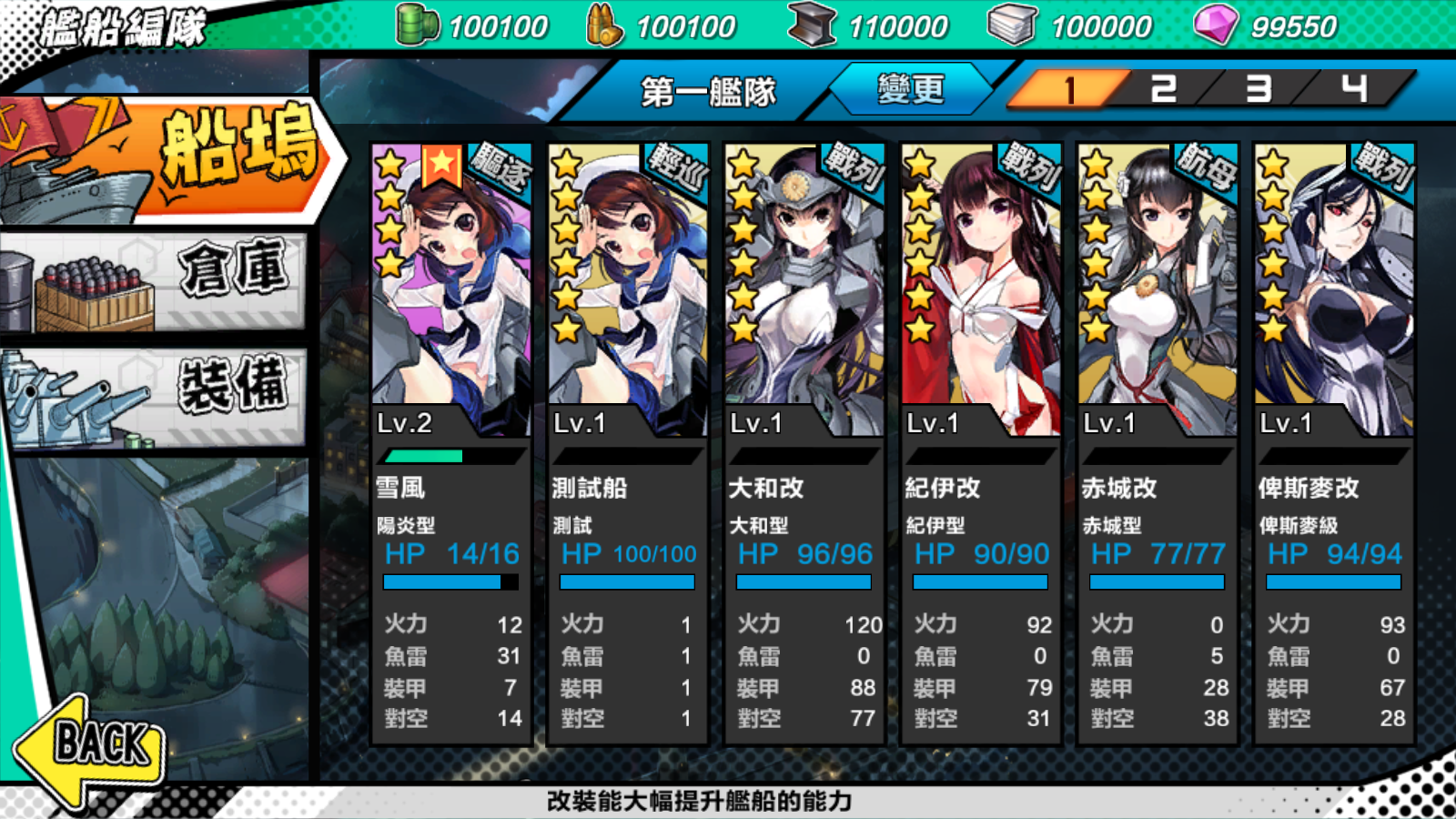Select the first star under 大和改's card
The image size is (1456, 819).
coord(743,165)
